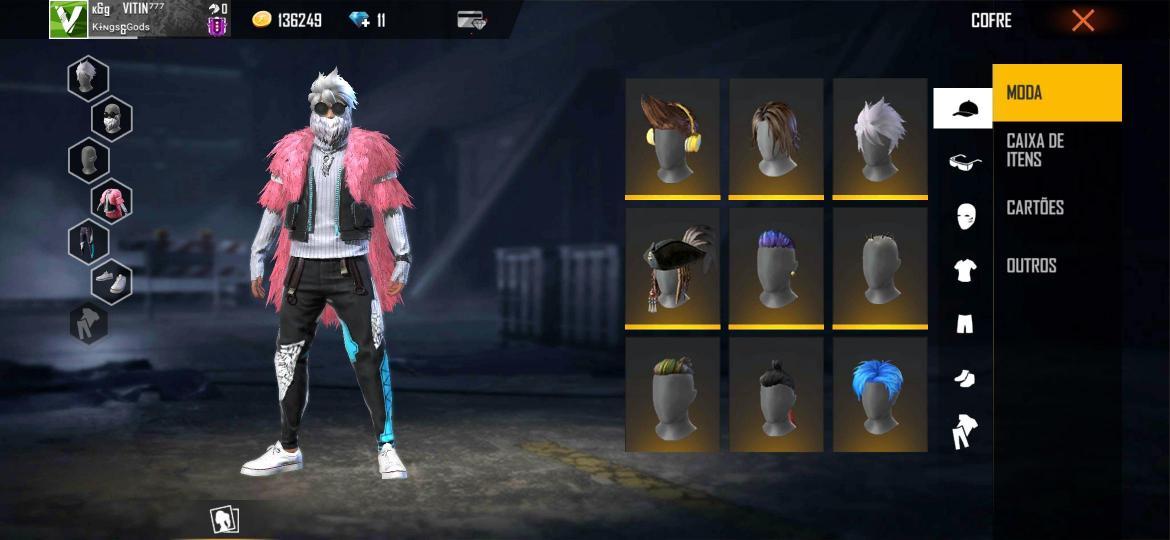Close the Cofre screen with the X
1170x540 pixels.
pos(1083,21)
